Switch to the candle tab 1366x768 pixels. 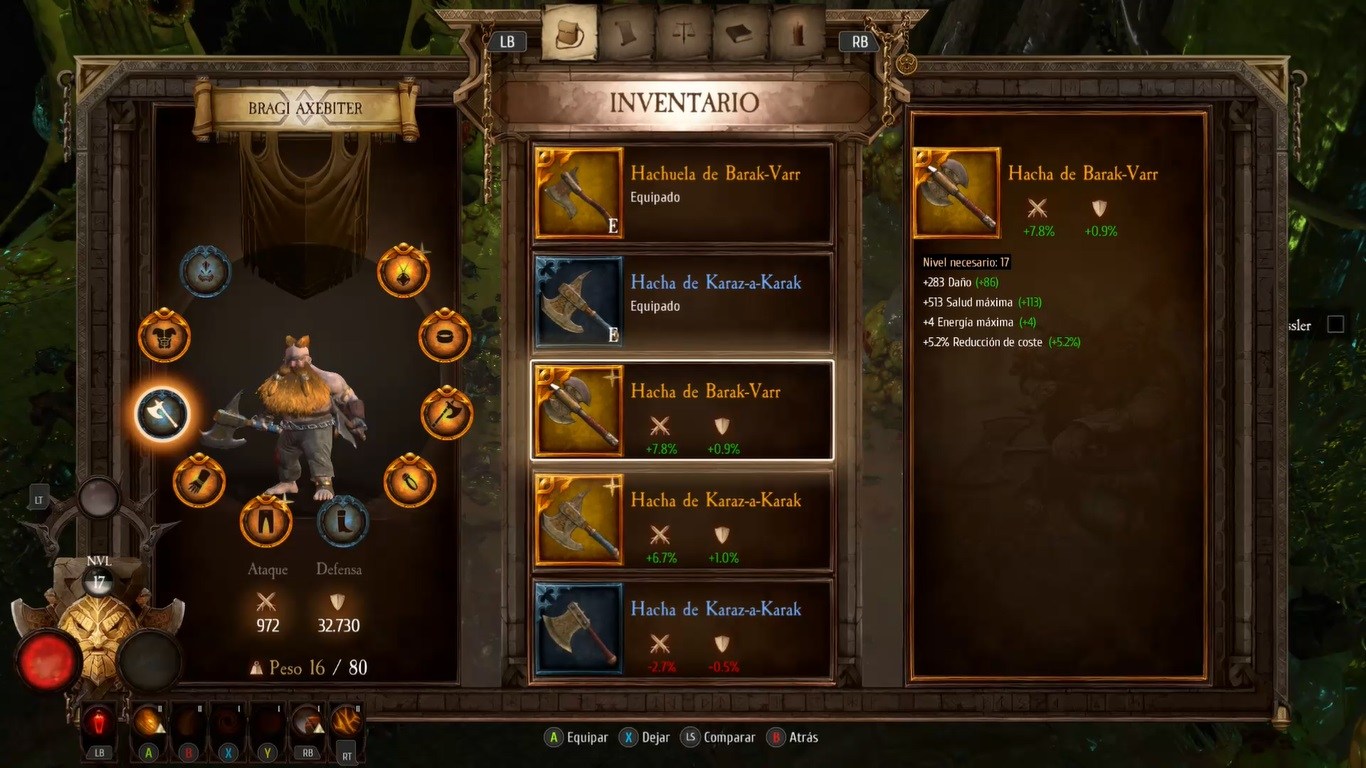coord(797,34)
